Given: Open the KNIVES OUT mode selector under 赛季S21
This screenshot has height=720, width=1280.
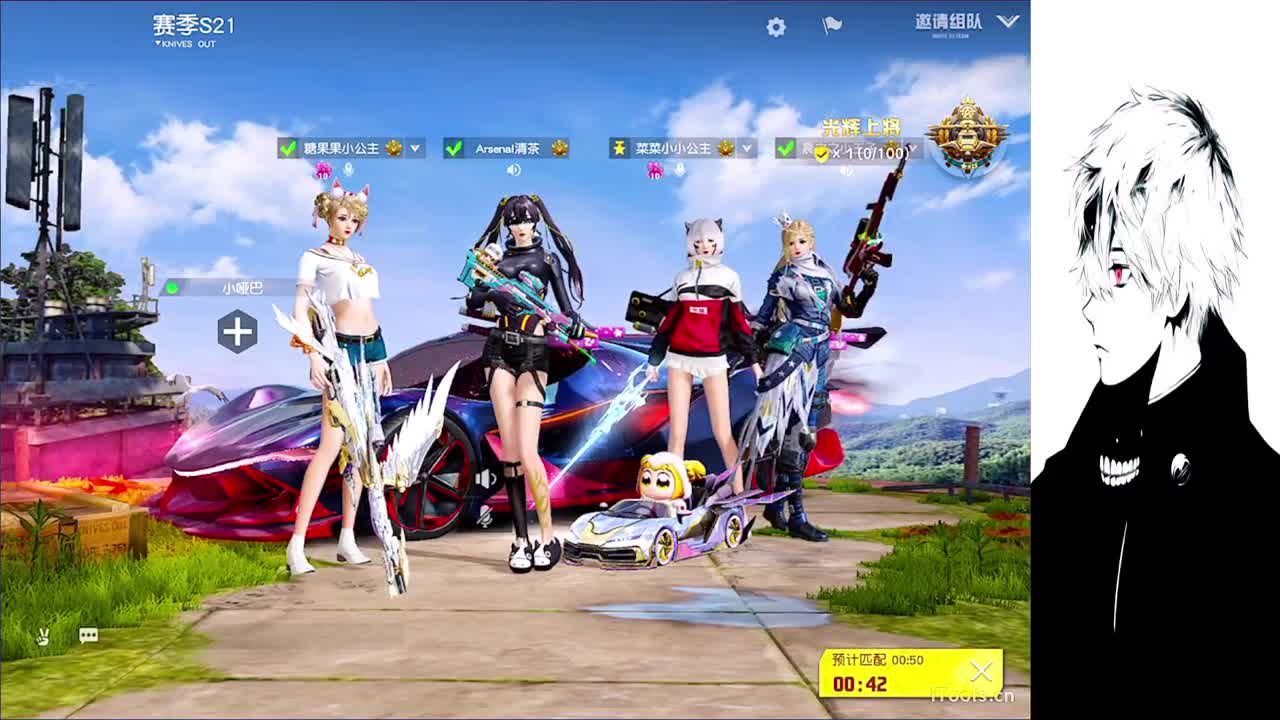Looking at the screenshot, I should (x=185, y=44).
